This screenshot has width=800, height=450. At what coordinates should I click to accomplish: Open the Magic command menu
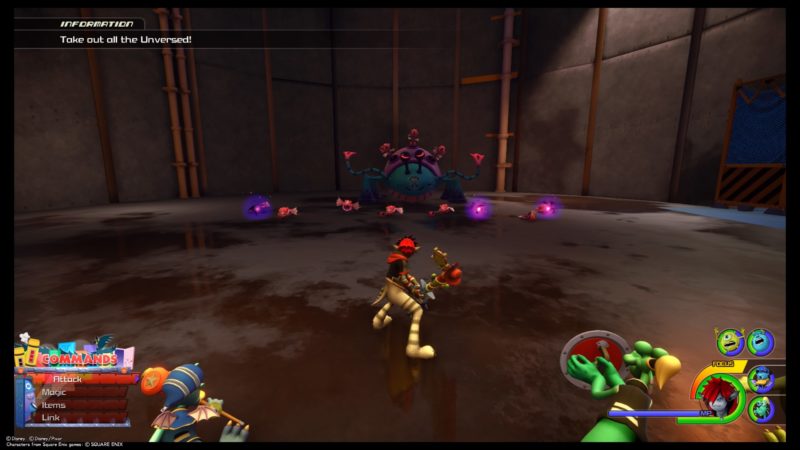tap(56, 392)
